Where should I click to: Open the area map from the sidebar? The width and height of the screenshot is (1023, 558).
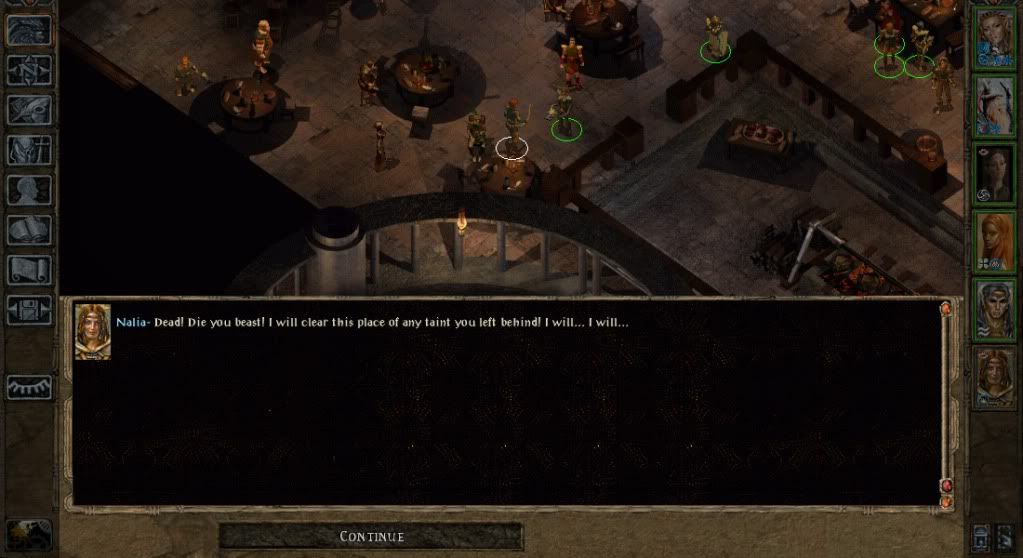coord(29,70)
